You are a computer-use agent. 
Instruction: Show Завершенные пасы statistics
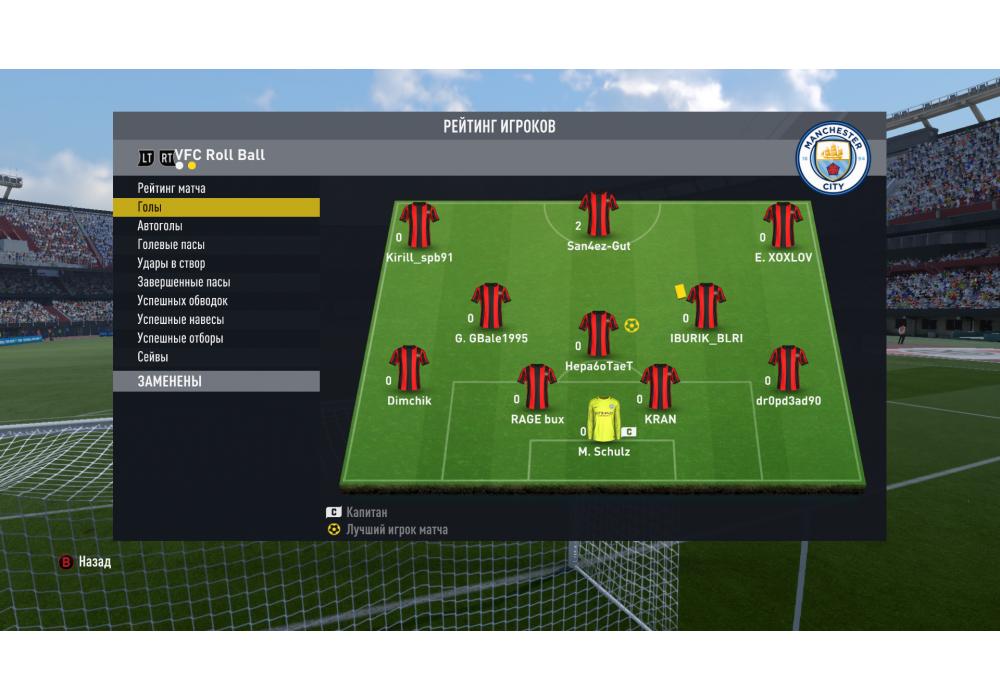(183, 282)
